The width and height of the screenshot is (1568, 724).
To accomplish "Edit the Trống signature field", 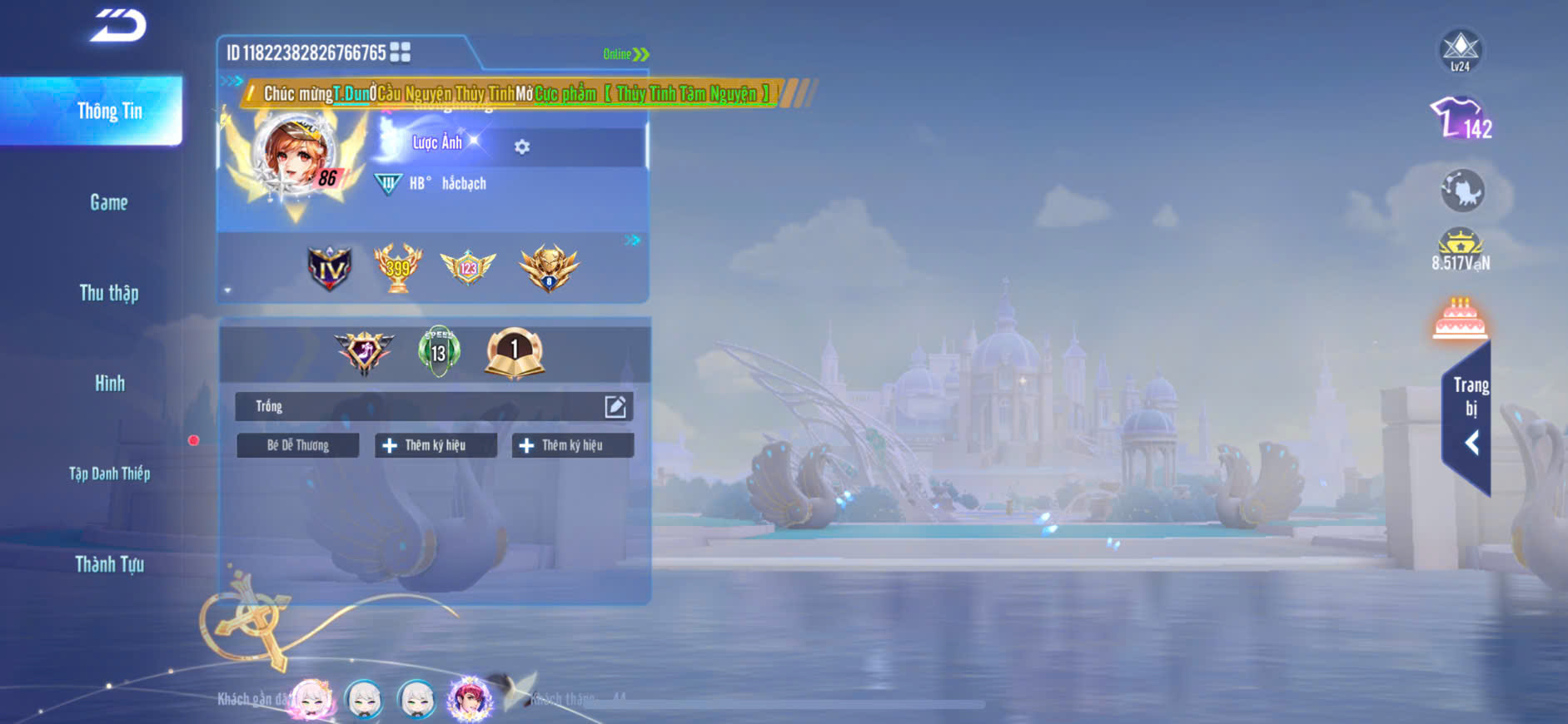I will pos(615,406).
